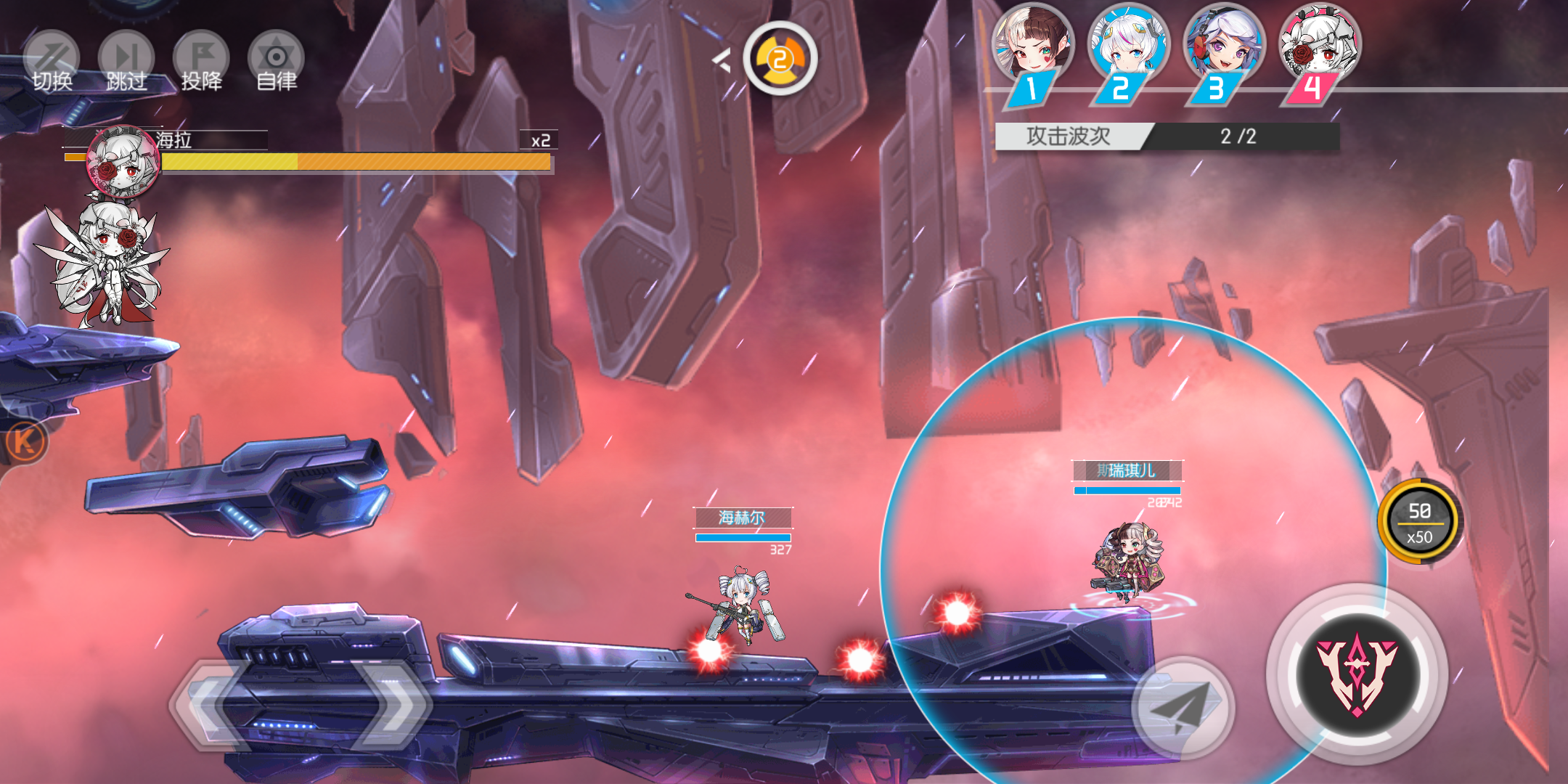Tap the 切换 switch button
1568x784 pixels.
(52, 62)
